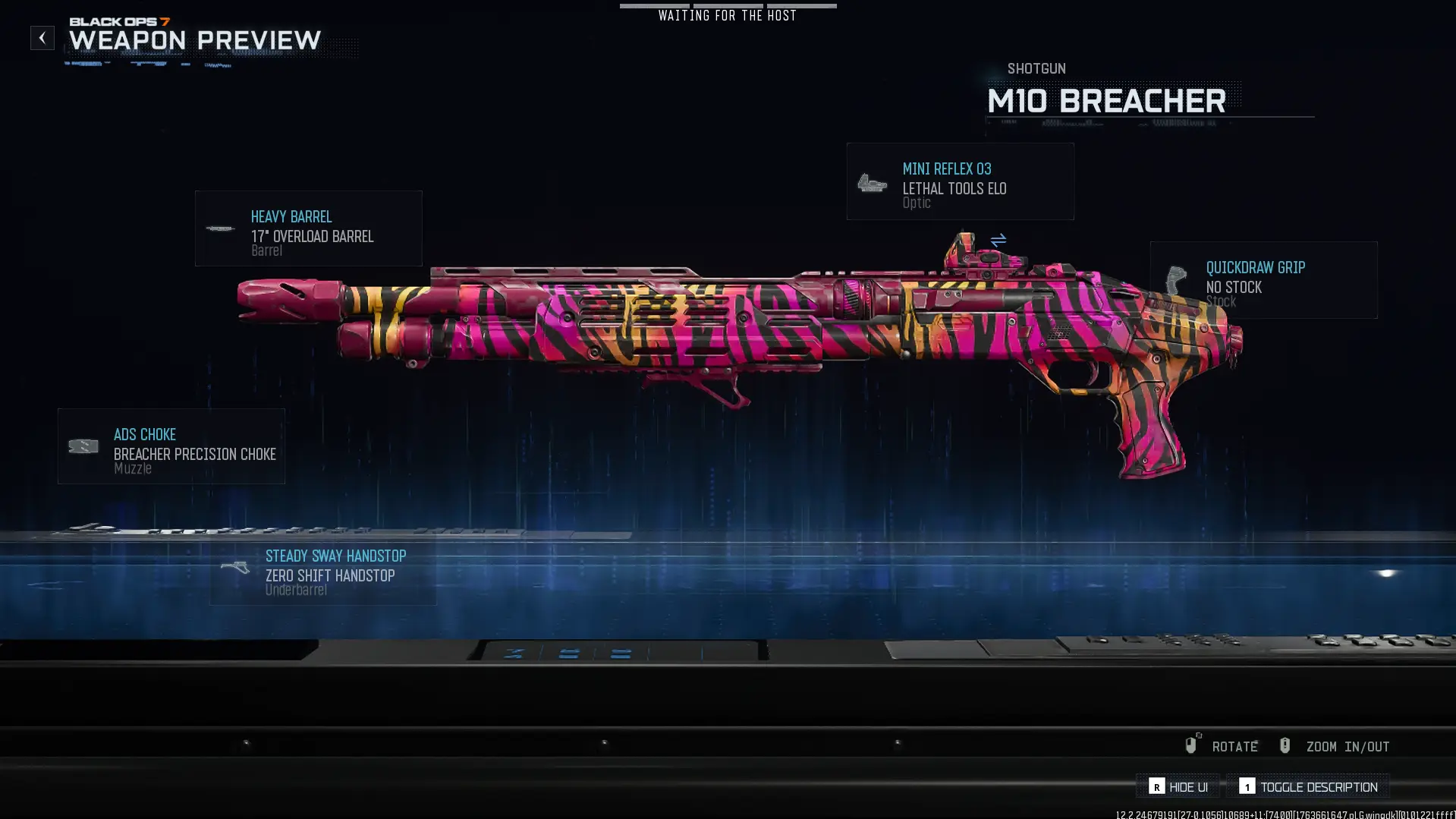The image size is (1456, 819).
Task: Click the mouse icon beside Rotate
Action: pos(1191,745)
